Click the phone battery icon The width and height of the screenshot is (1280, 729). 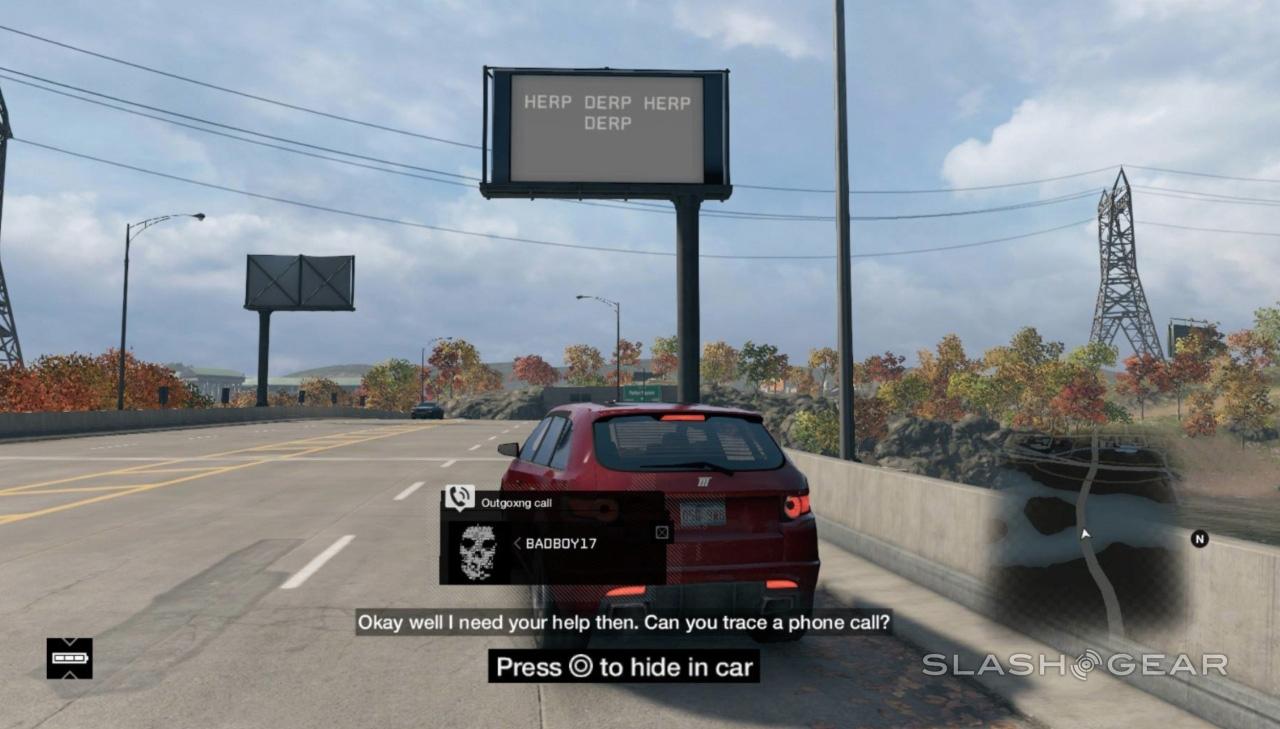[69, 659]
